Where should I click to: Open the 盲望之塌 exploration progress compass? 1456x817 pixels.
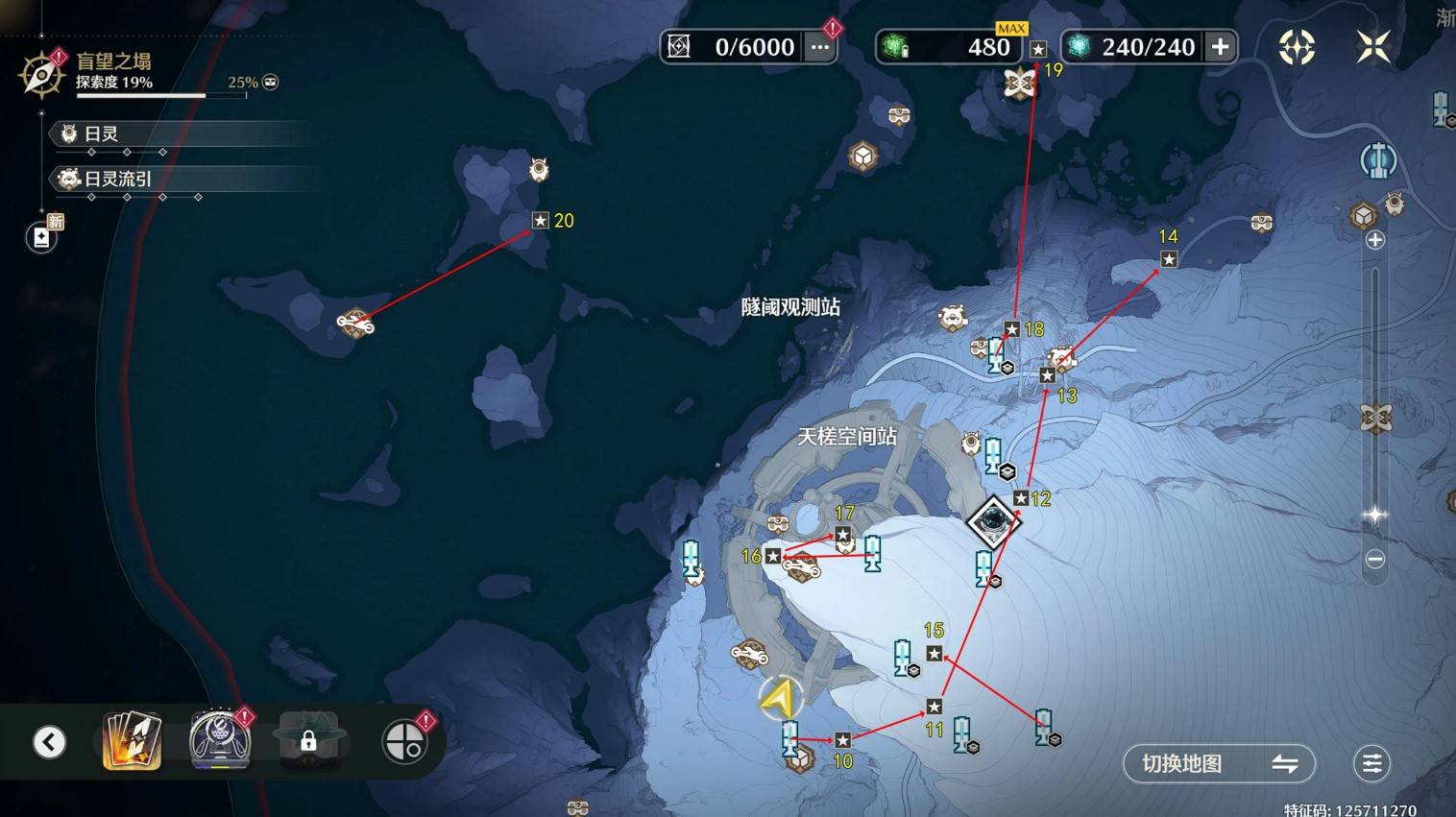41,74
